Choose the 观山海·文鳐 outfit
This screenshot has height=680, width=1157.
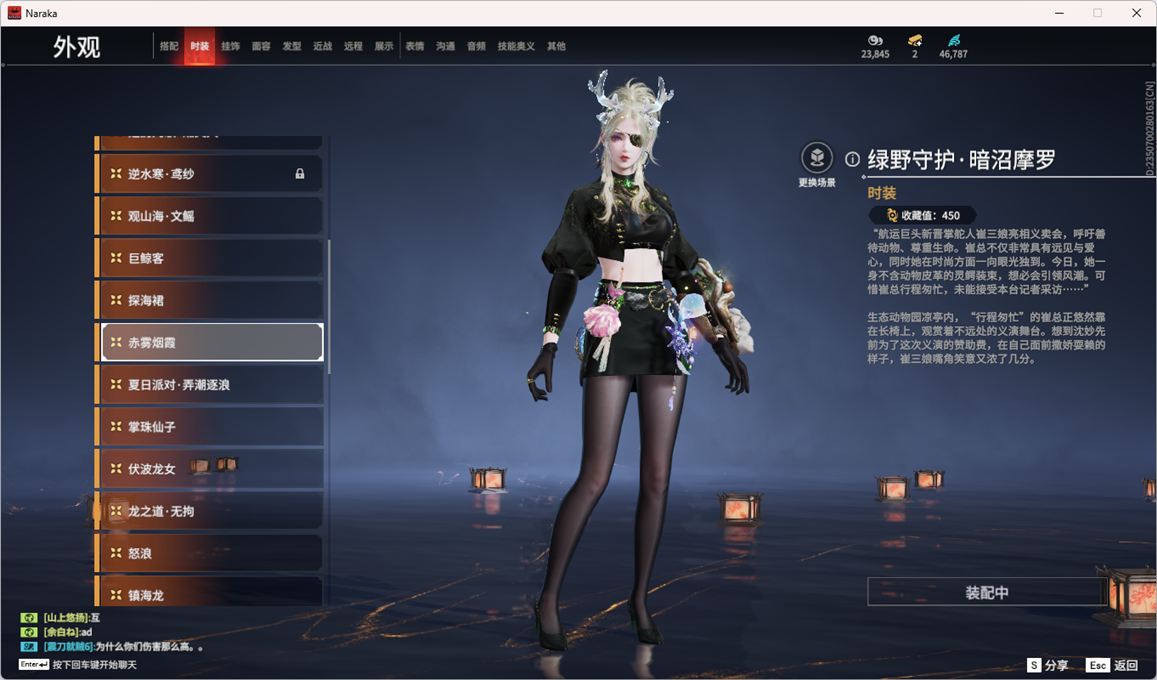click(x=211, y=216)
